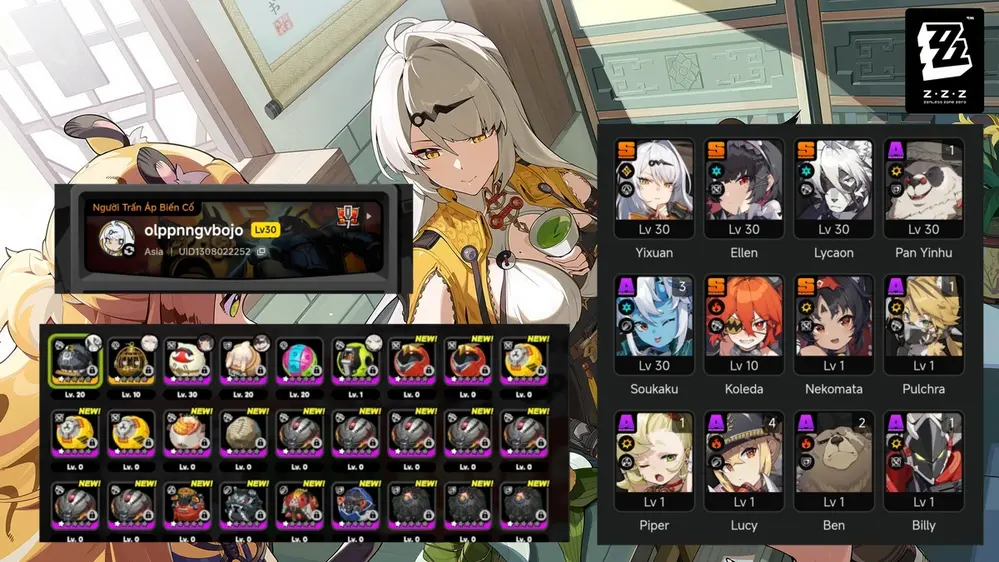Choose Ellen from the agent list

pos(745,190)
